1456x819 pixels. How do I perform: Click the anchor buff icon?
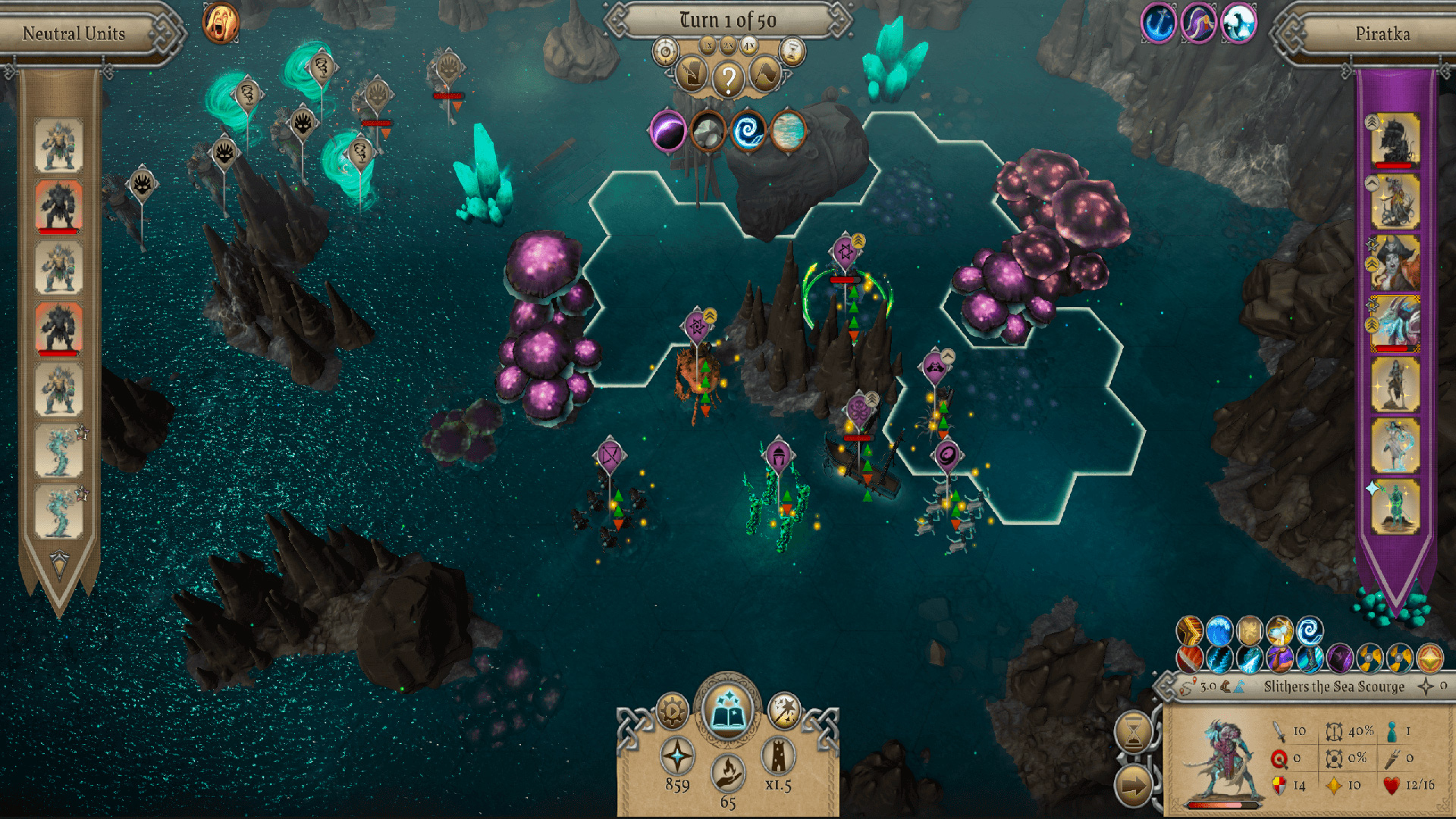[1158, 24]
